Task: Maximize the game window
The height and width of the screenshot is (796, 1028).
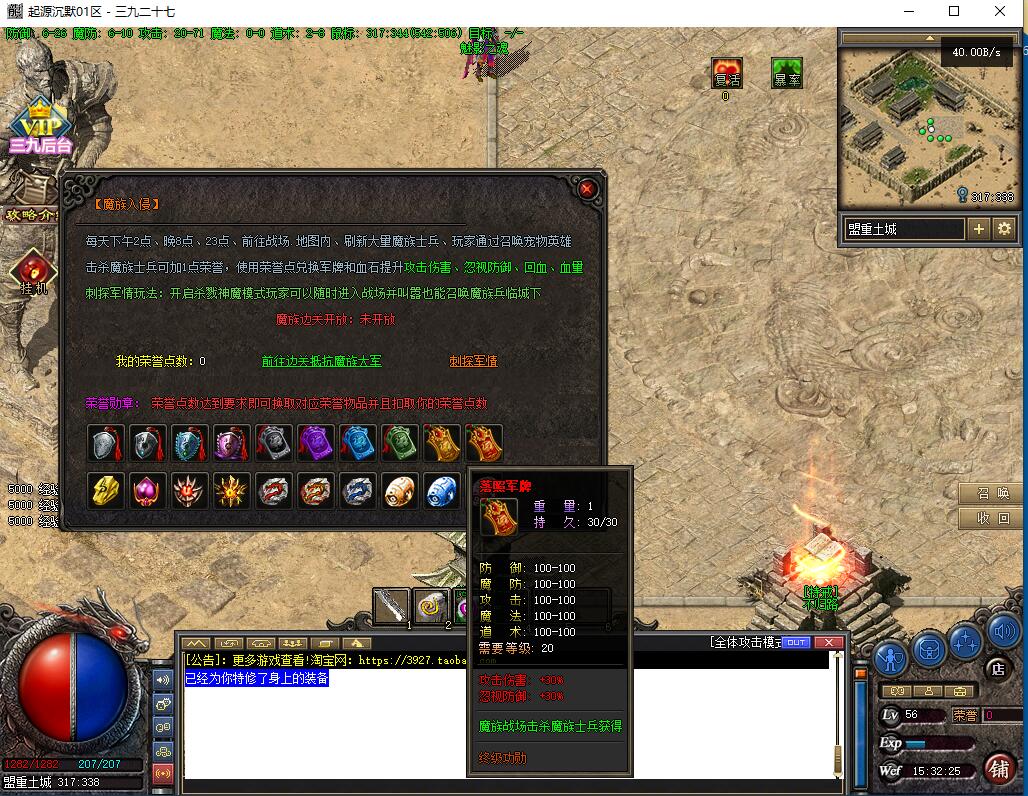Action: [953, 11]
